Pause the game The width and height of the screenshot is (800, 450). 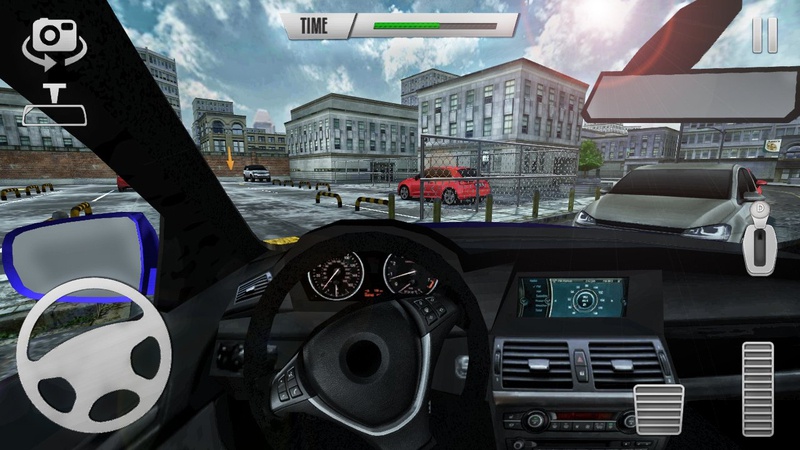764,35
